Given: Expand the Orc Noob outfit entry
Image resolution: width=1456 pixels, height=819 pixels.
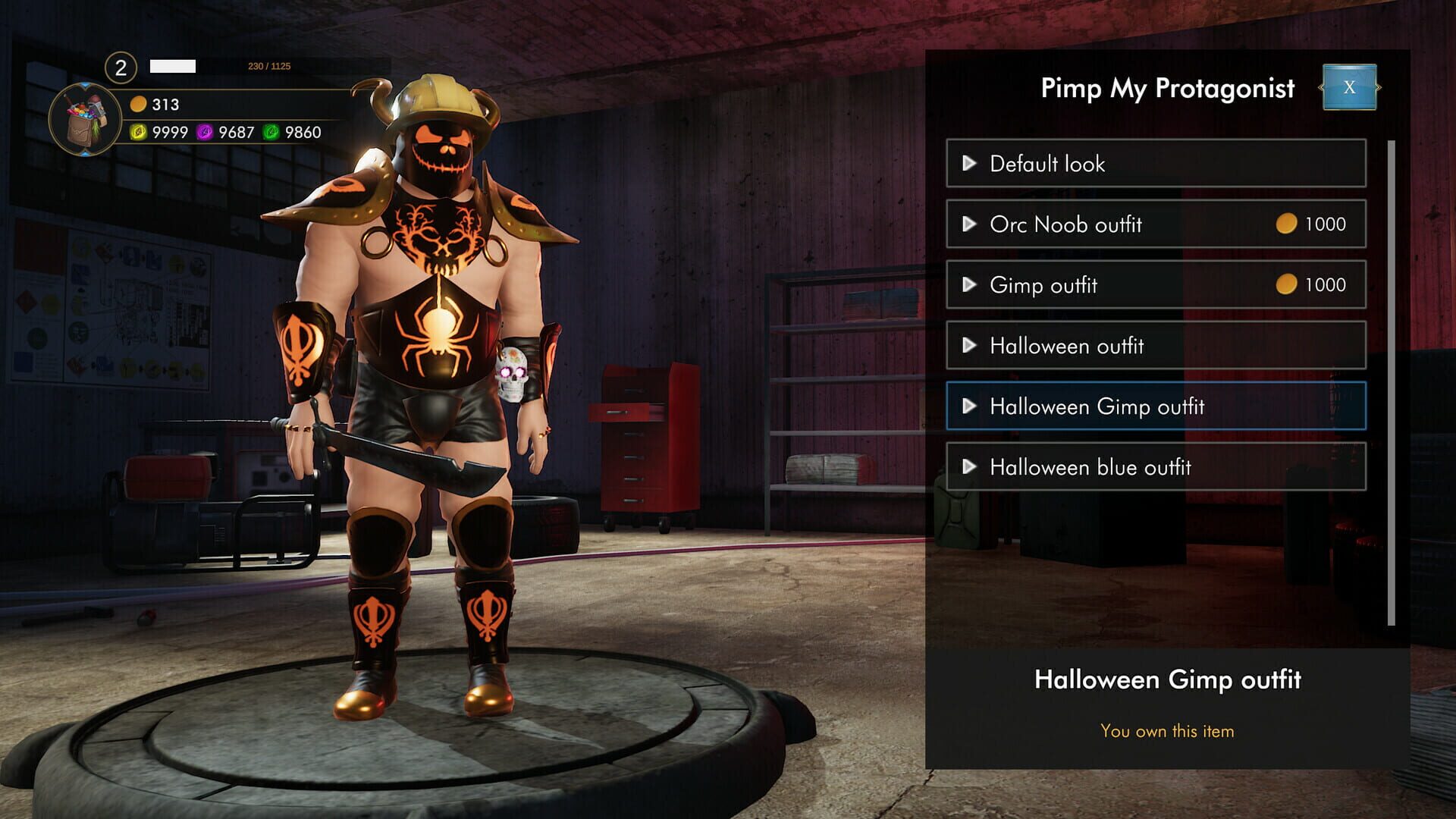Looking at the screenshot, I should coord(968,224).
